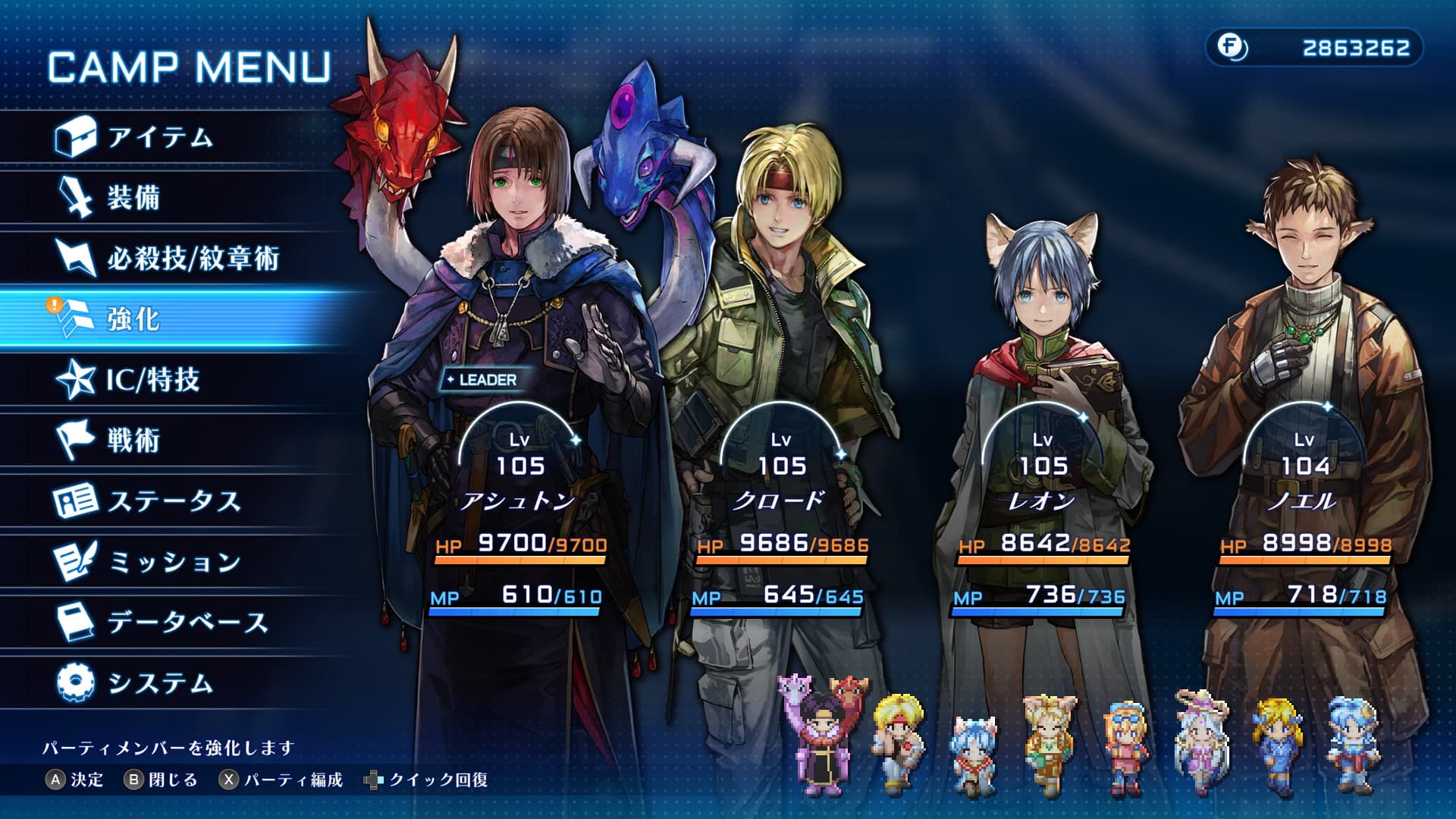This screenshot has width=1456, height=819.
Task: Open the システム (System) menu
Action: pyautogui.click(x=159, y=683)
